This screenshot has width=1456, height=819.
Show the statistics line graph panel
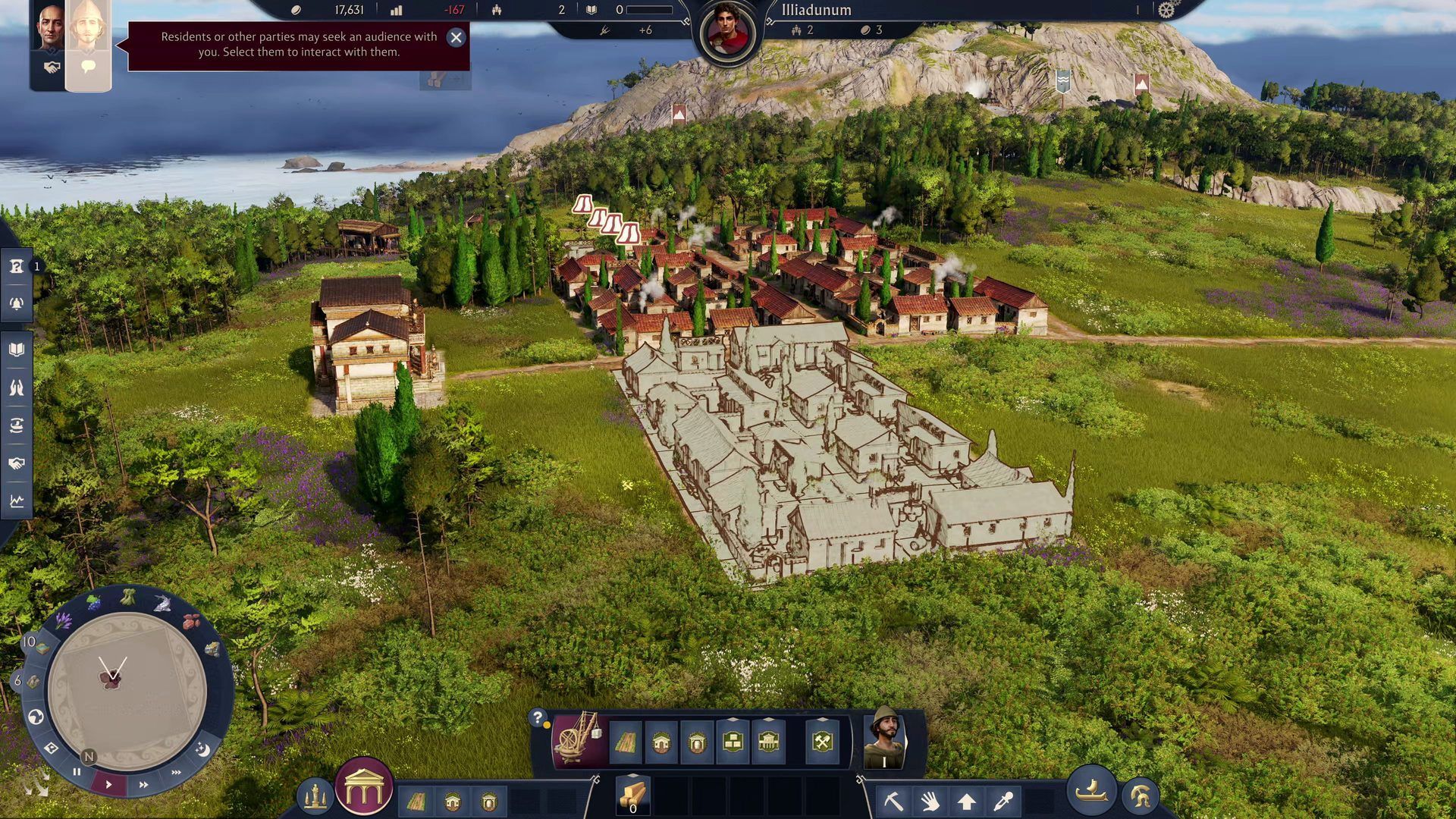click(x=17, y=501)
